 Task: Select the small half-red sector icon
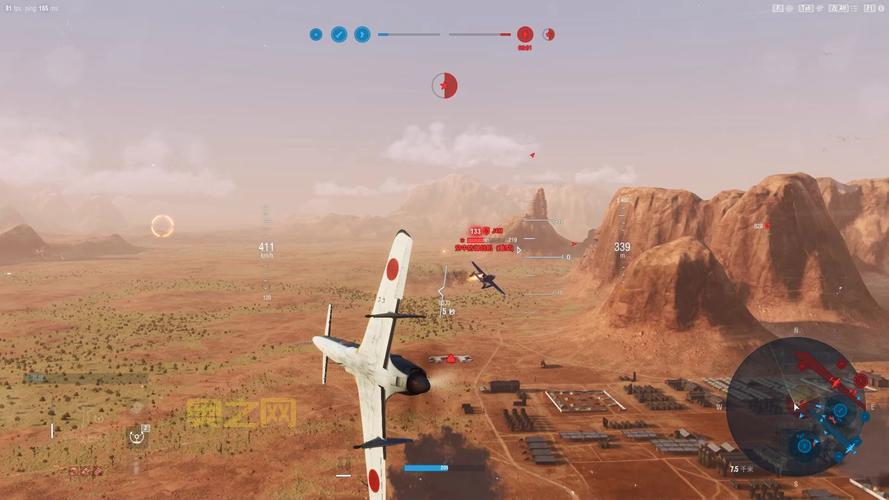tap(548, 34)
